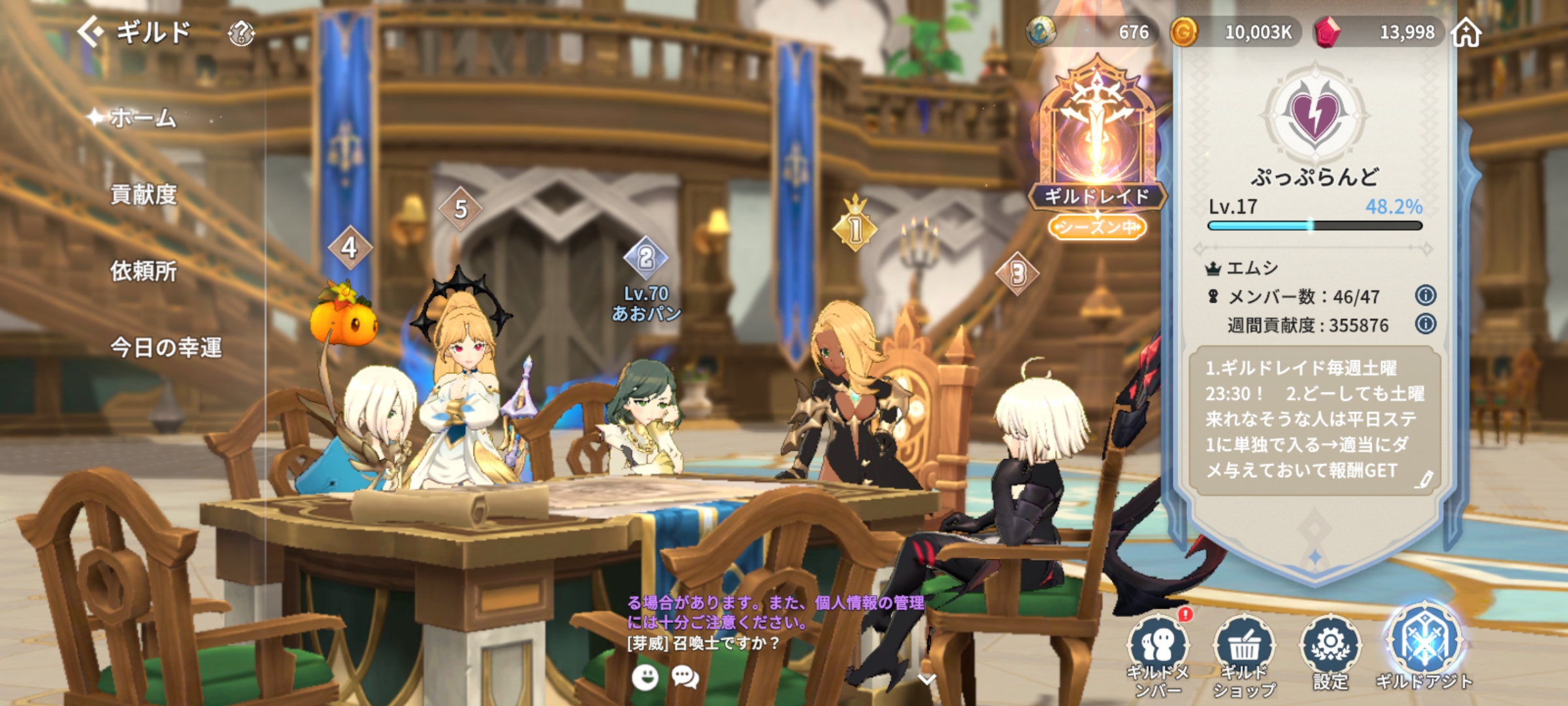Open the 依頼所 menu
This screenshot has width=1568, height=706.
point(144,271)
